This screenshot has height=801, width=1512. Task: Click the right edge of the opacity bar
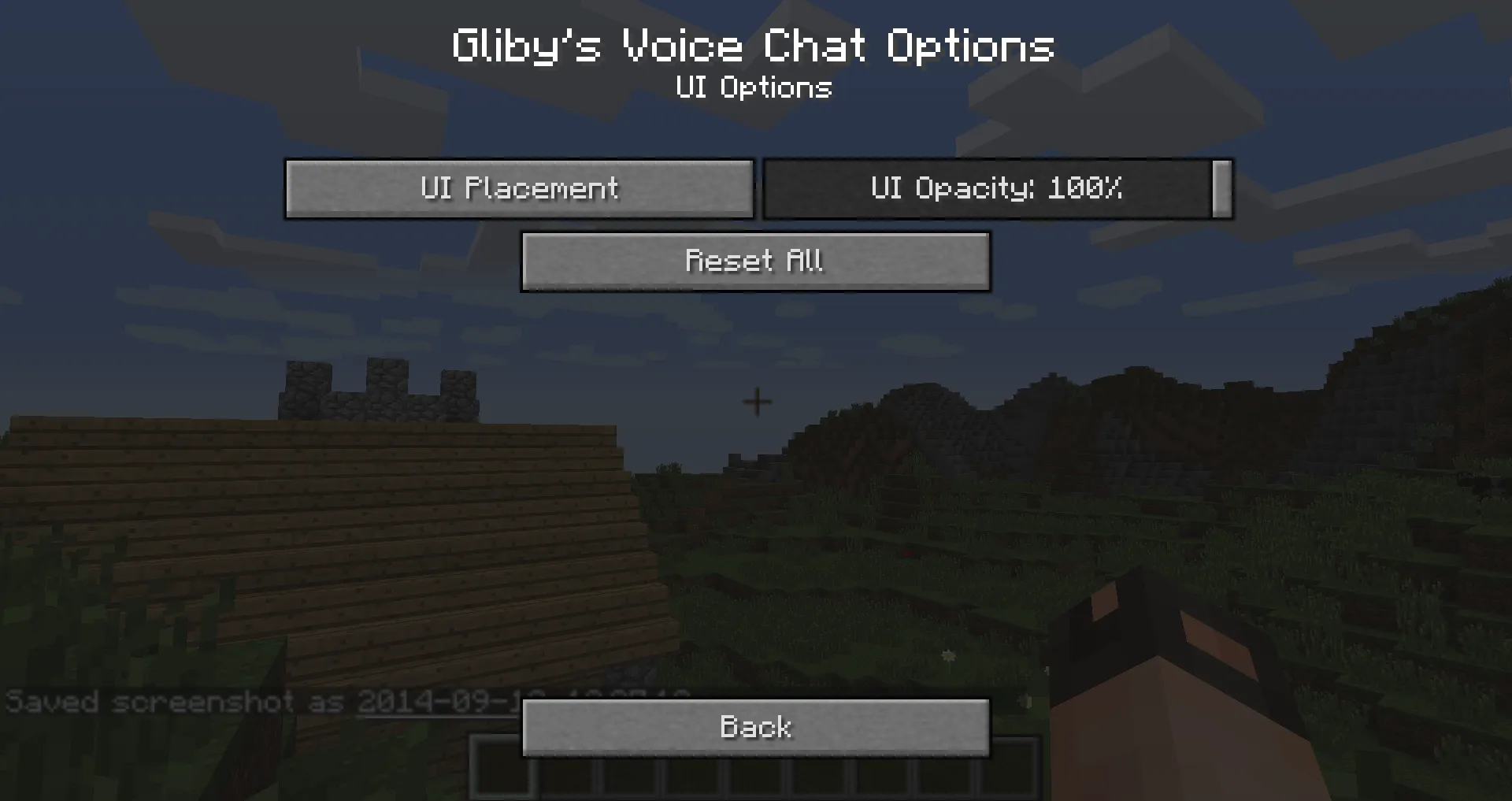[1221, 188]
